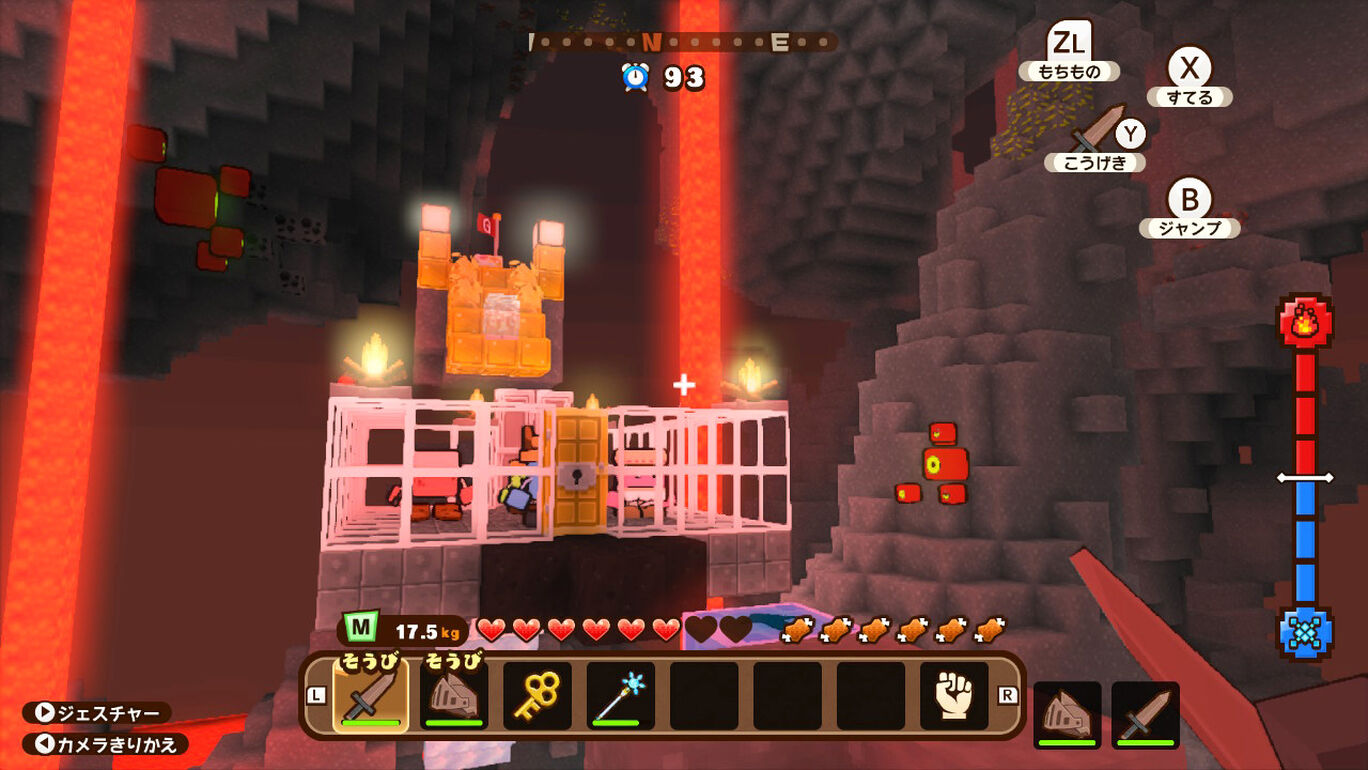The height and width of the screenshot is (770, 1368).
Task: Select the blue-tipped magic wand slot
Action: point(621,695)
